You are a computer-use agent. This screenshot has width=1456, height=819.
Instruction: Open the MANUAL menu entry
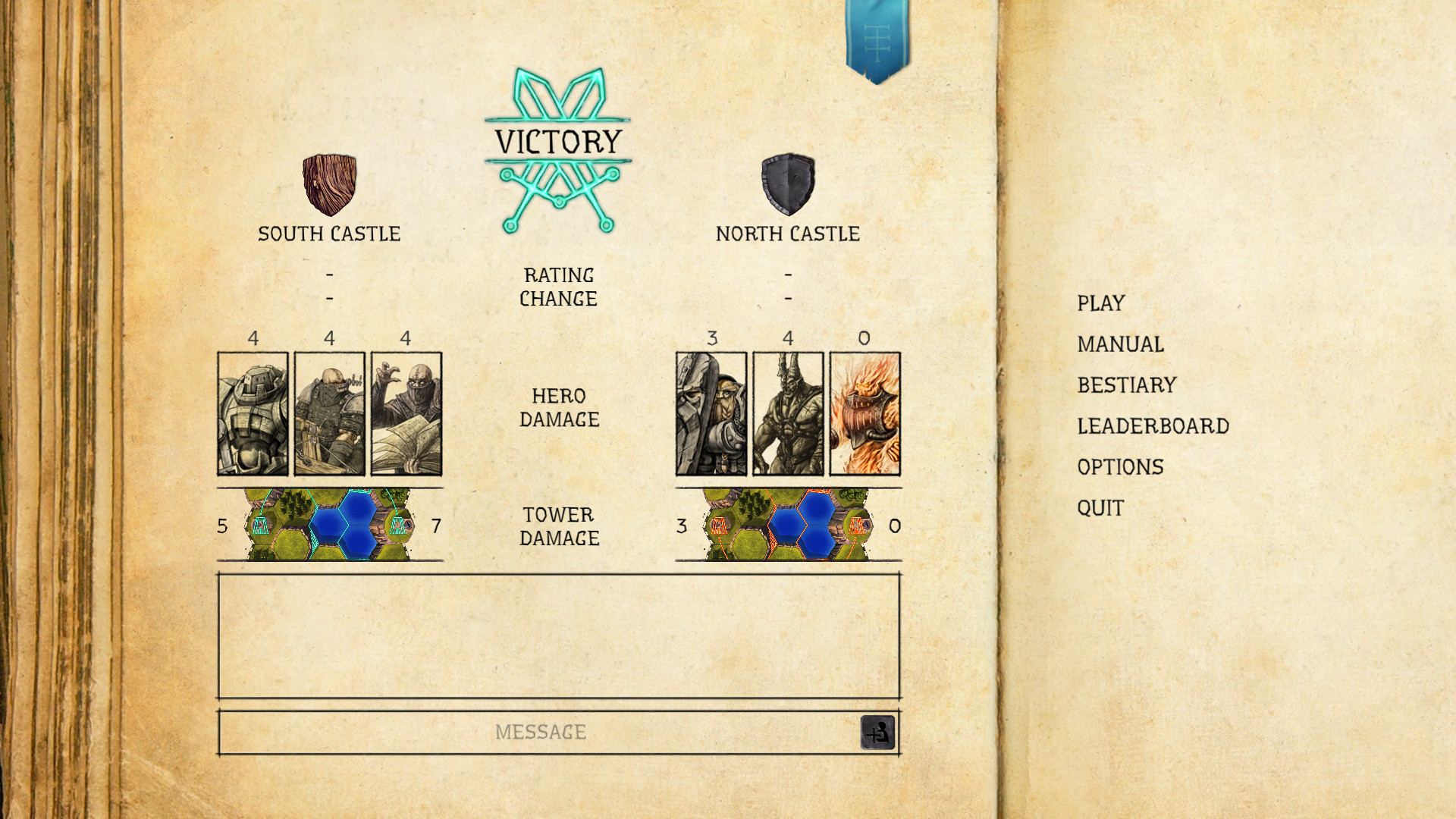point(1119,344)
